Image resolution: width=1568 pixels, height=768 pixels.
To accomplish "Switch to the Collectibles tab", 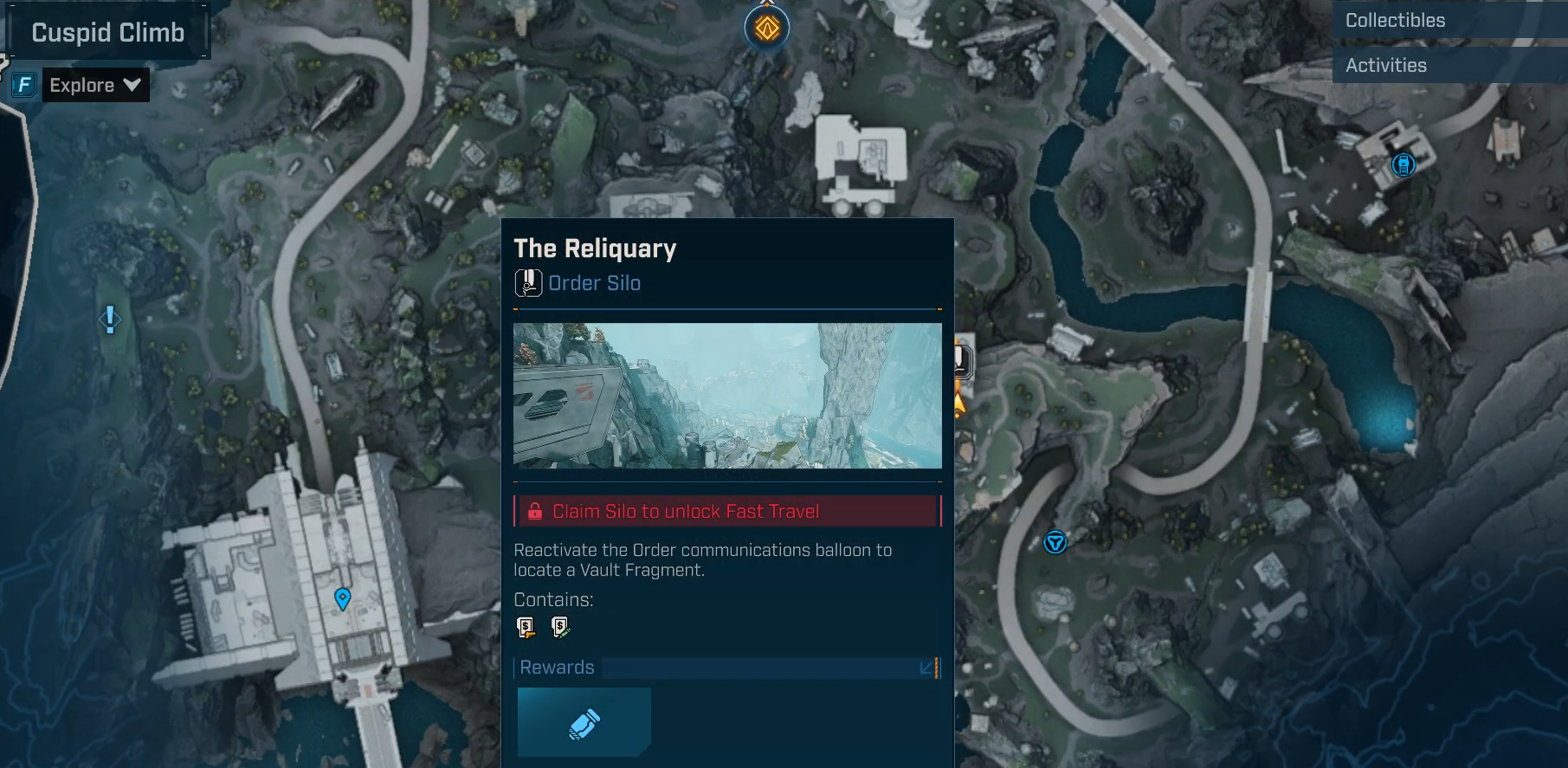I will [x=1395, y=21].
